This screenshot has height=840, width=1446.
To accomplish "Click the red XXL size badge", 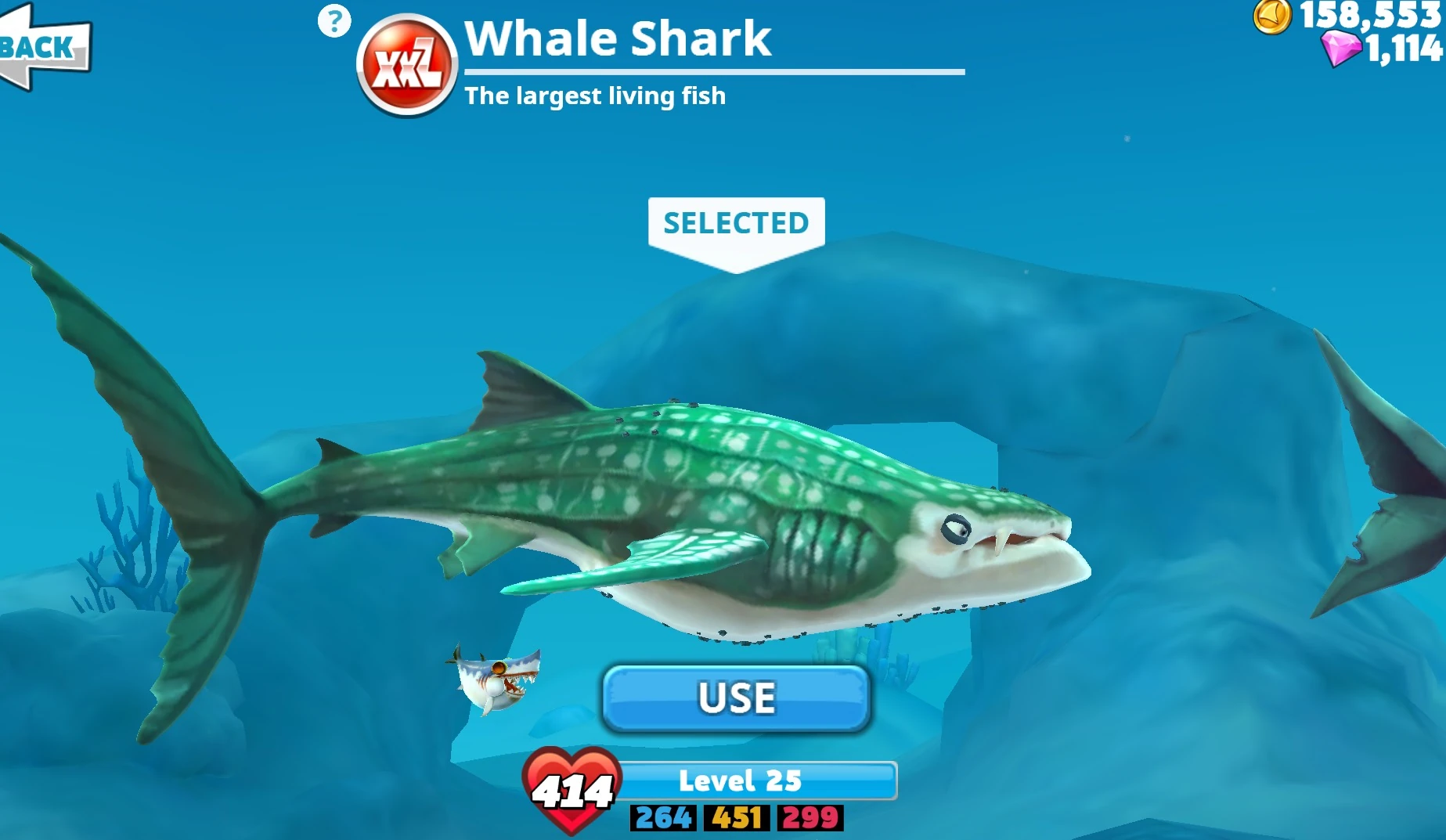I will (408, 62).
